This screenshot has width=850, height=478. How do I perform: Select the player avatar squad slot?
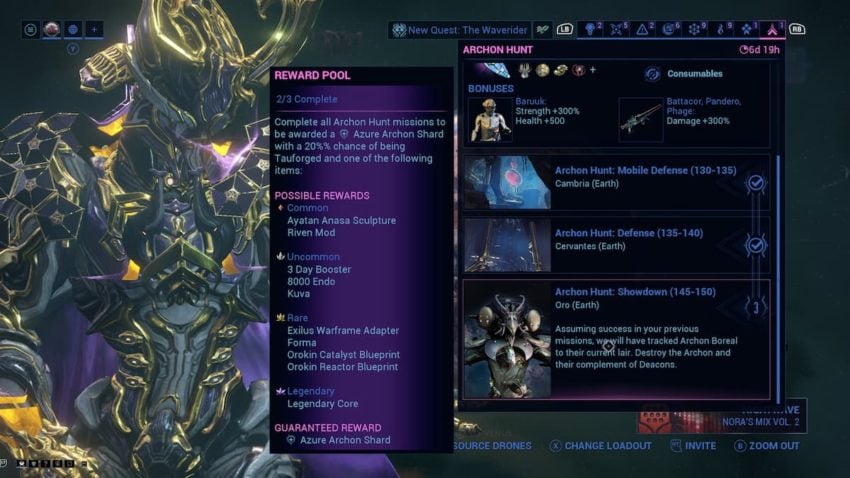(53, 30)
